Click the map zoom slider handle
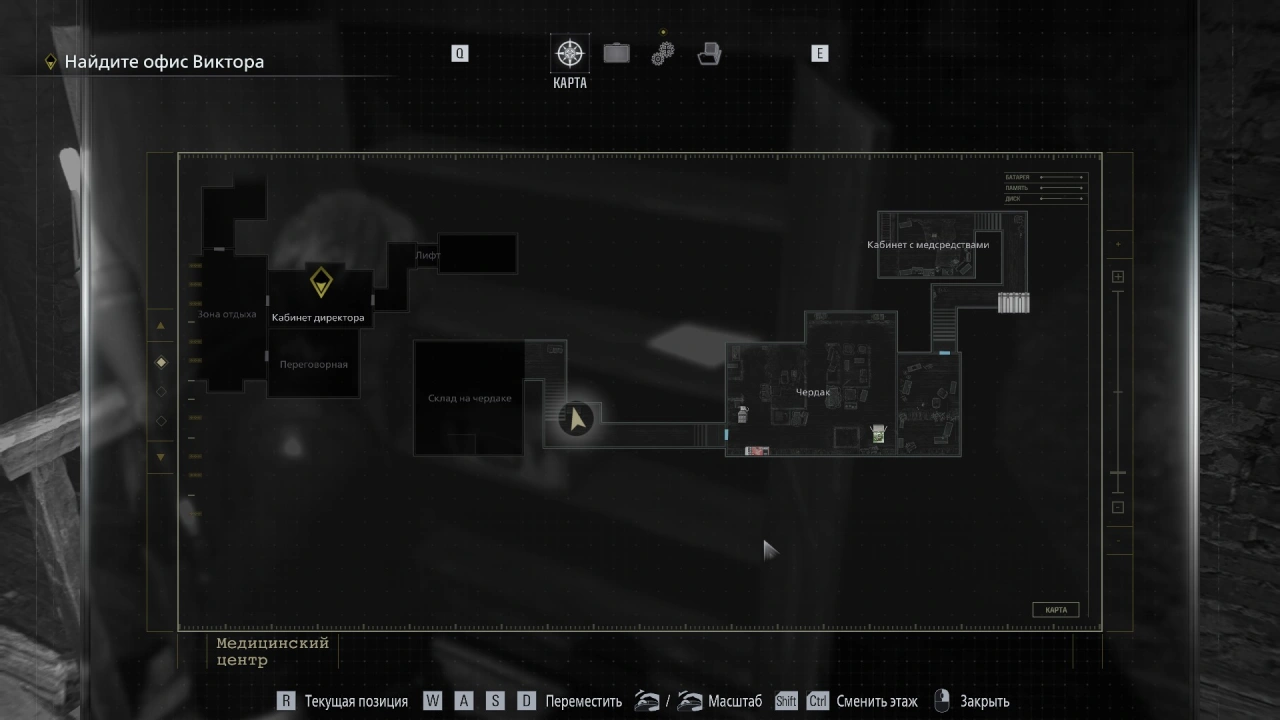The image size is (1280, 720). click(x=1118, y=473)
